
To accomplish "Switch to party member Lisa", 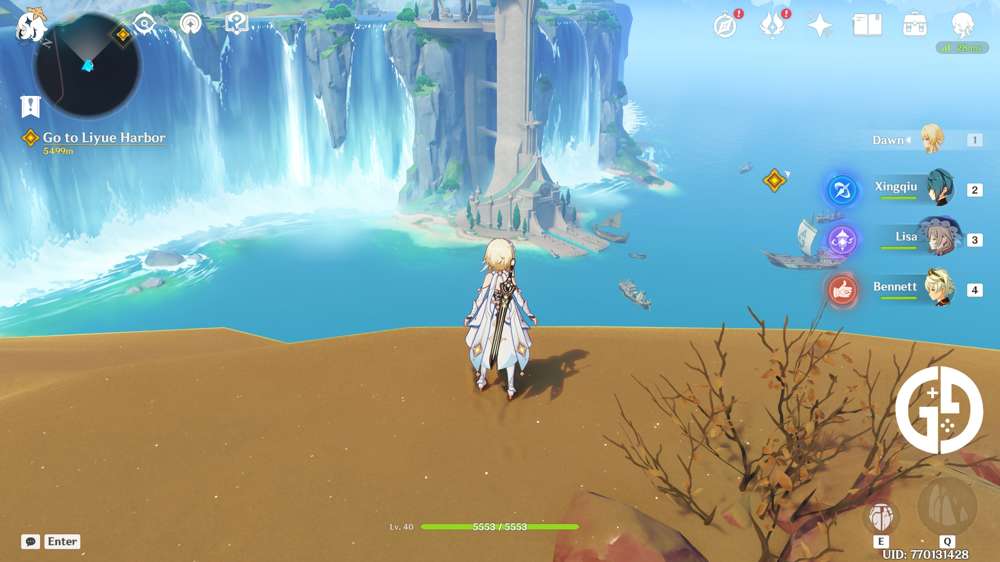I will coord(938,238).
